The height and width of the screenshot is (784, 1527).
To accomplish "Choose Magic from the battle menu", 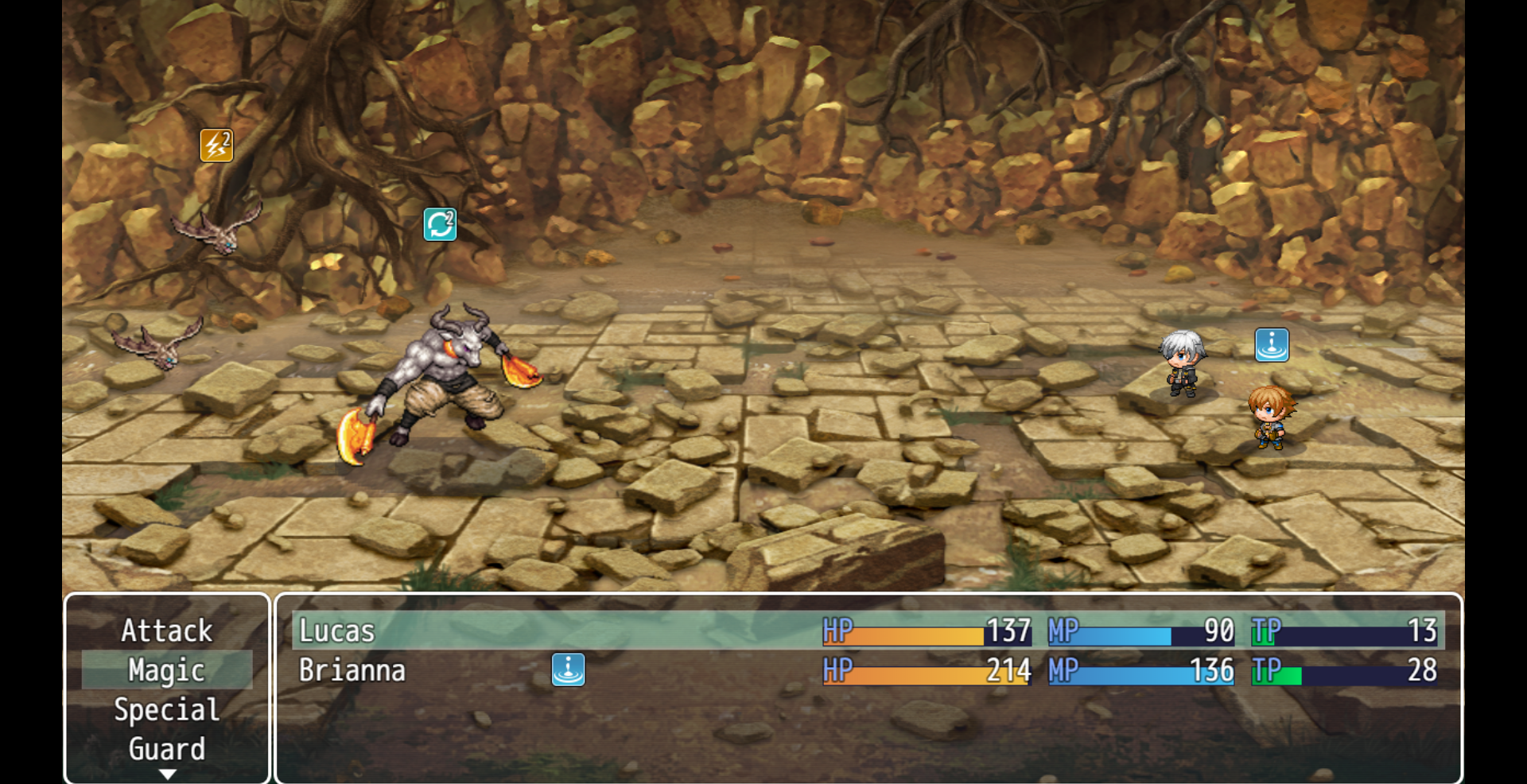I will 167,670.
